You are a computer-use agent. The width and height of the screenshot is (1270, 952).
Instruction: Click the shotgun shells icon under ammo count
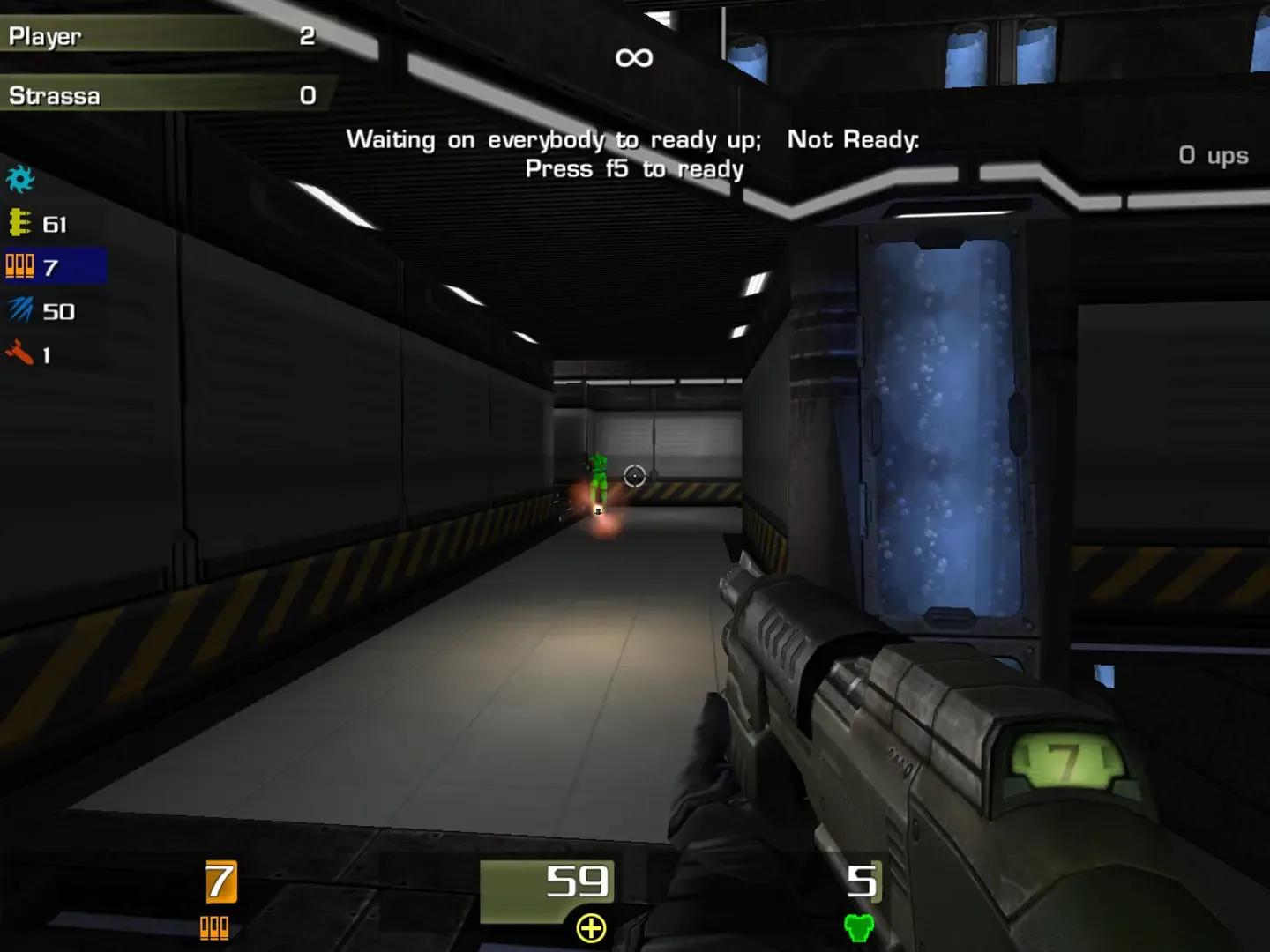[x=216, y=927]
